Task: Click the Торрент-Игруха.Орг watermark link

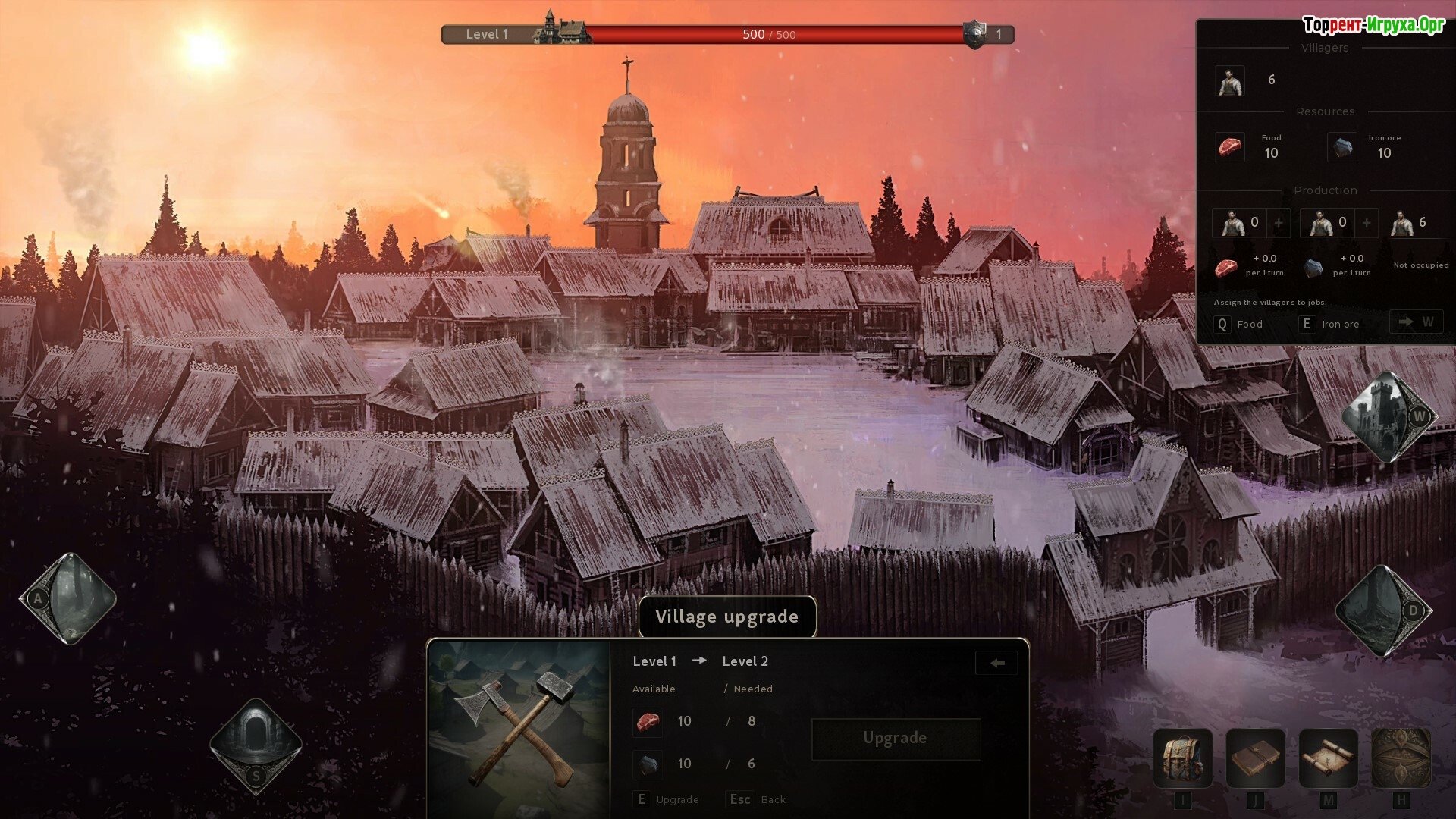Action: [1373, 25]
